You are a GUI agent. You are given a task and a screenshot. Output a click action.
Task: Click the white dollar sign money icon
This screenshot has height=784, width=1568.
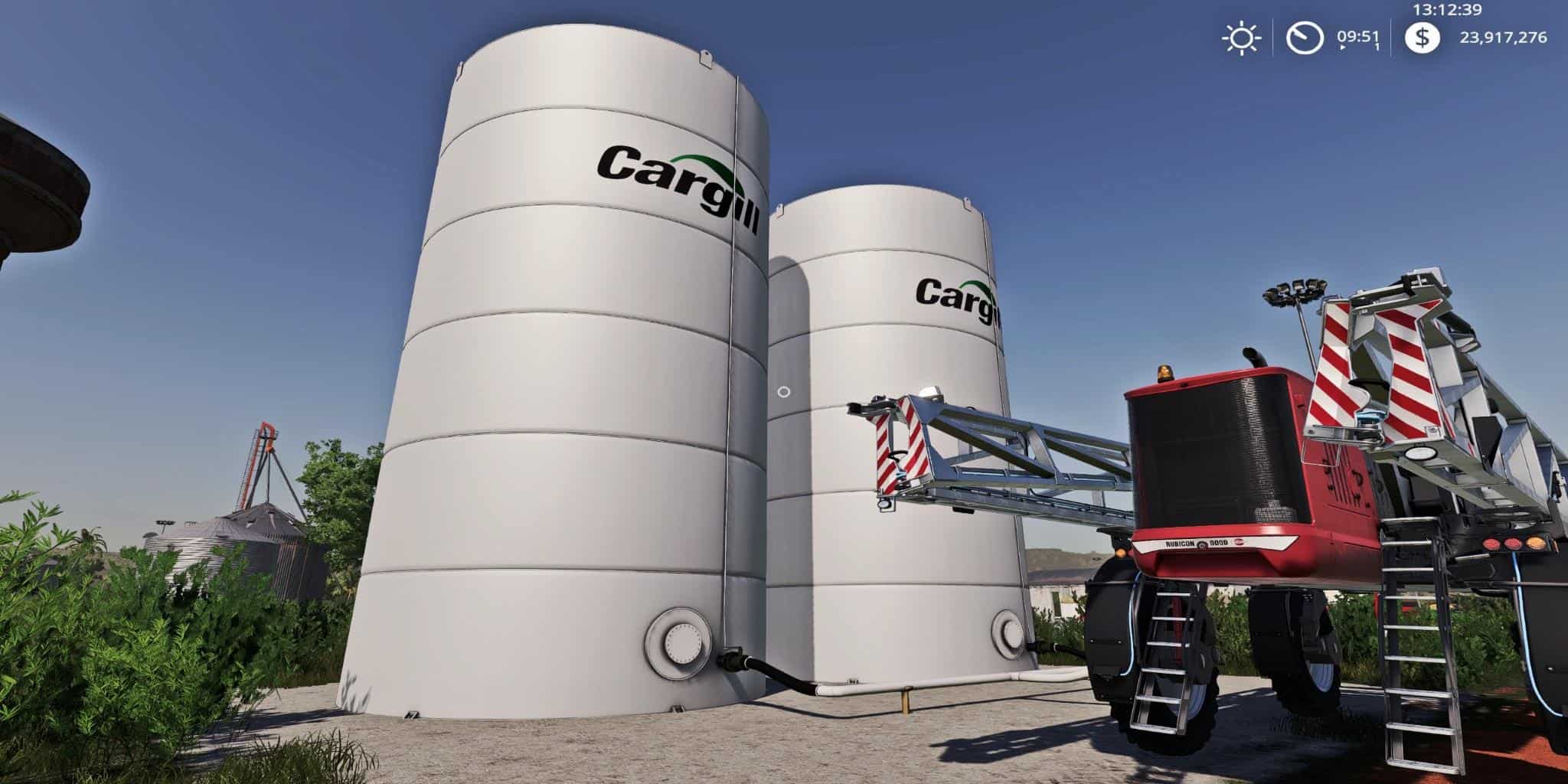(x=1424, y=38)
